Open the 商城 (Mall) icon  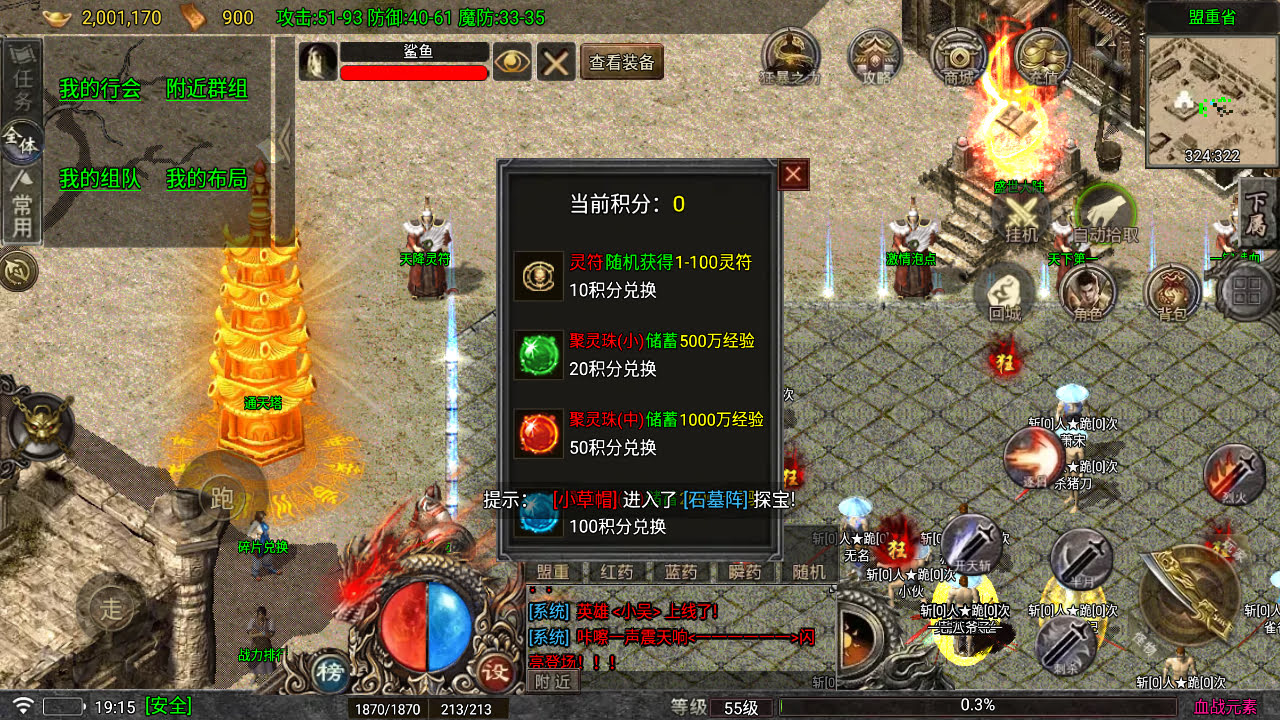coord(956,55)
